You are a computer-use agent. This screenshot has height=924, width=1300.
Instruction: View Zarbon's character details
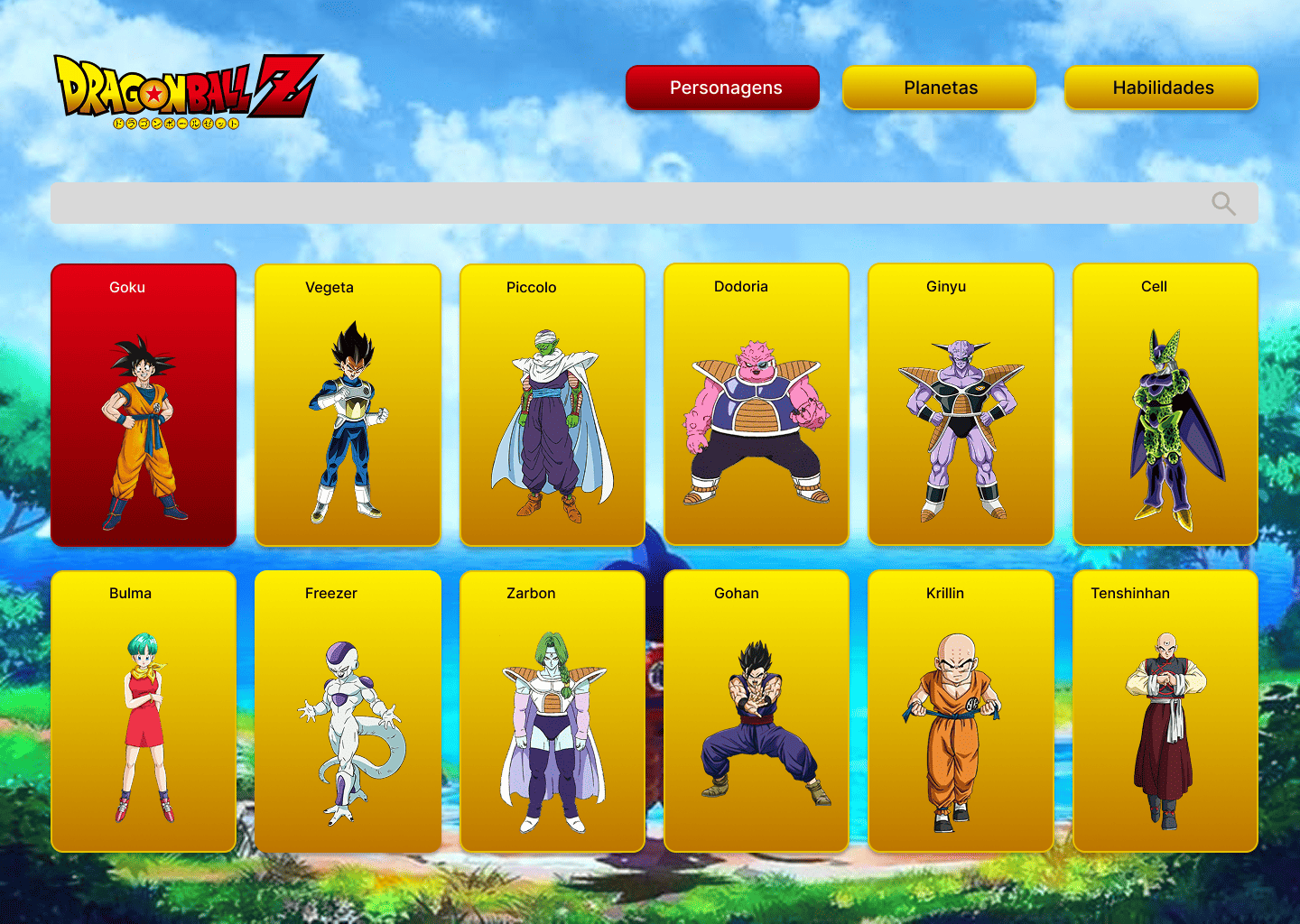click(x=552, y=710)
